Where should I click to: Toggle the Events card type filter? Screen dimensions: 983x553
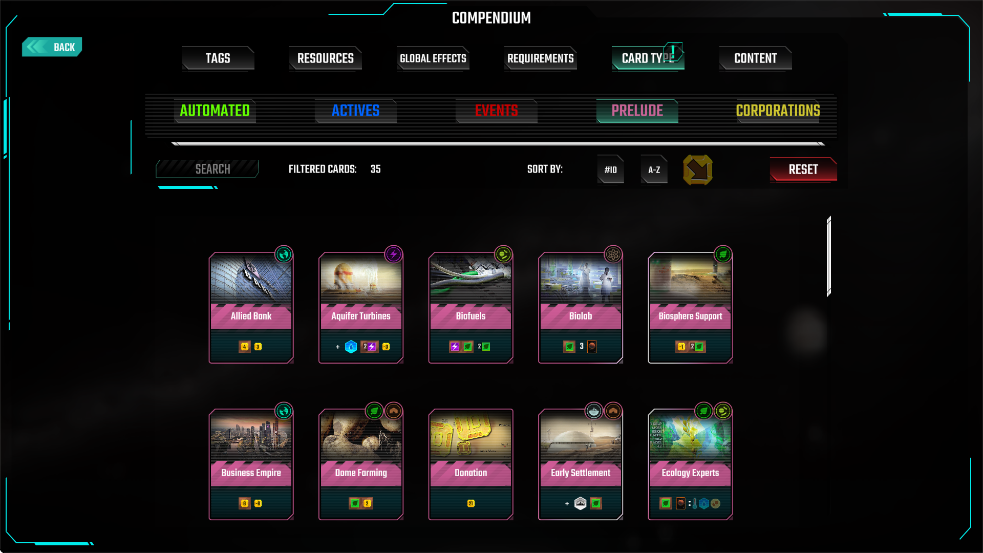pyautogui.click(x=496, y=111)
